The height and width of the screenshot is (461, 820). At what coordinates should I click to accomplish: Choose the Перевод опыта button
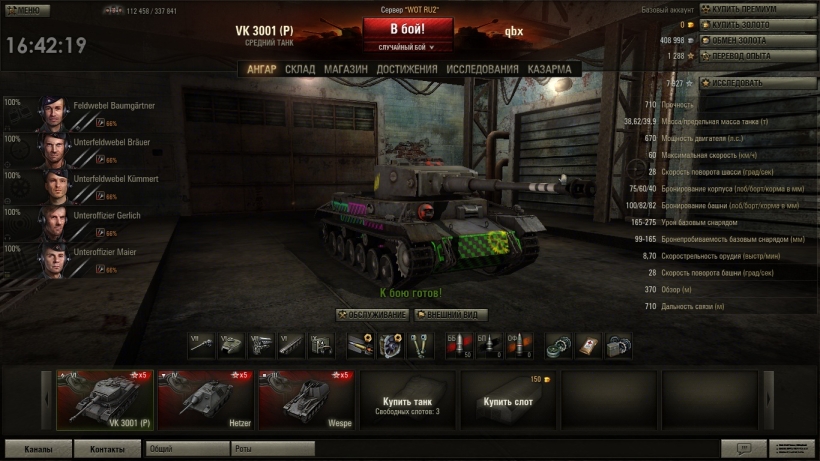point(757,55)
